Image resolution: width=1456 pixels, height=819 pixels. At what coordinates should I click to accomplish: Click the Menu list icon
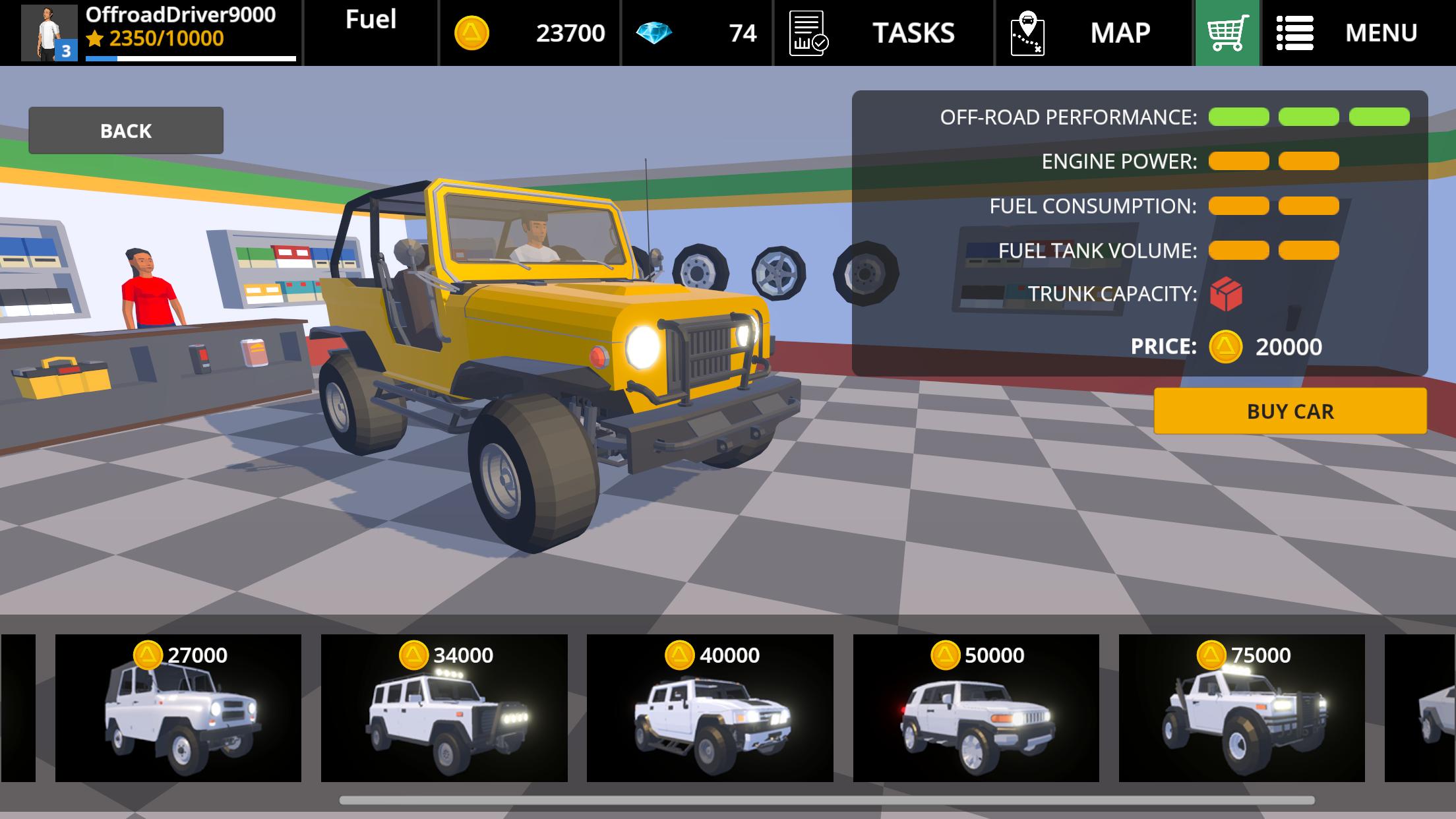(1295, 32)
